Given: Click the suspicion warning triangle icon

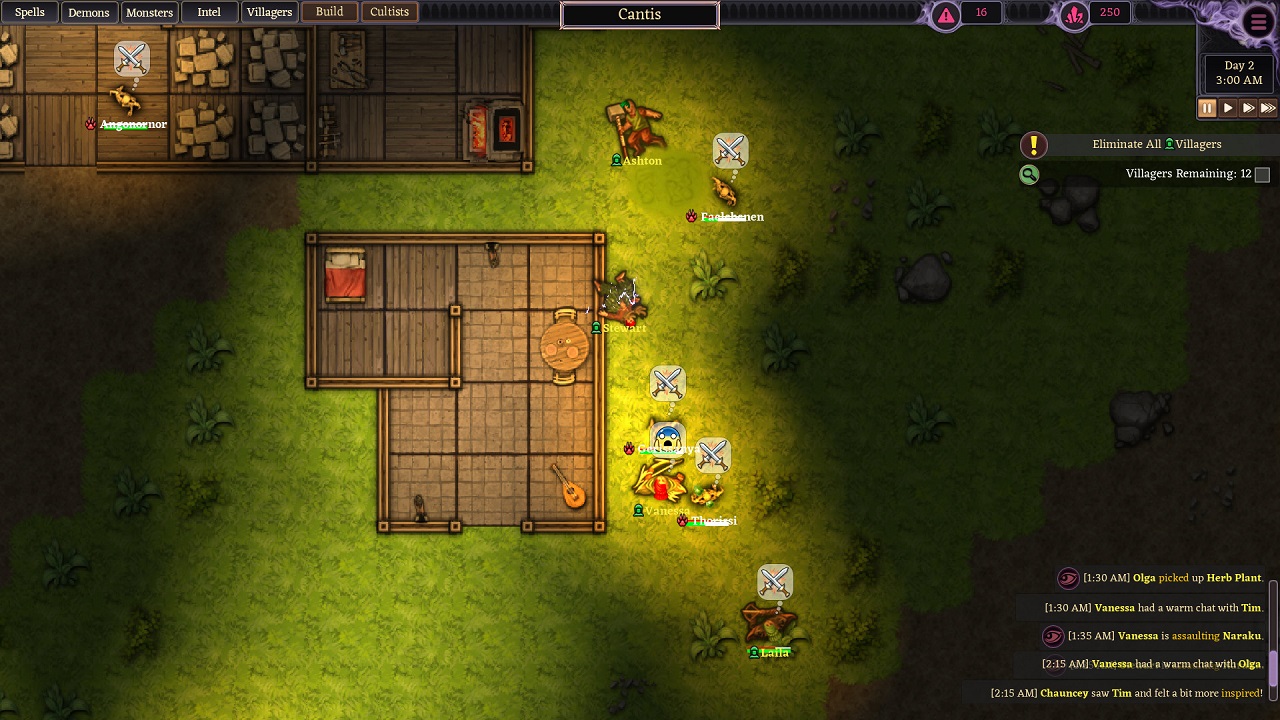Looking at the screenshot, I should point(945,15).
